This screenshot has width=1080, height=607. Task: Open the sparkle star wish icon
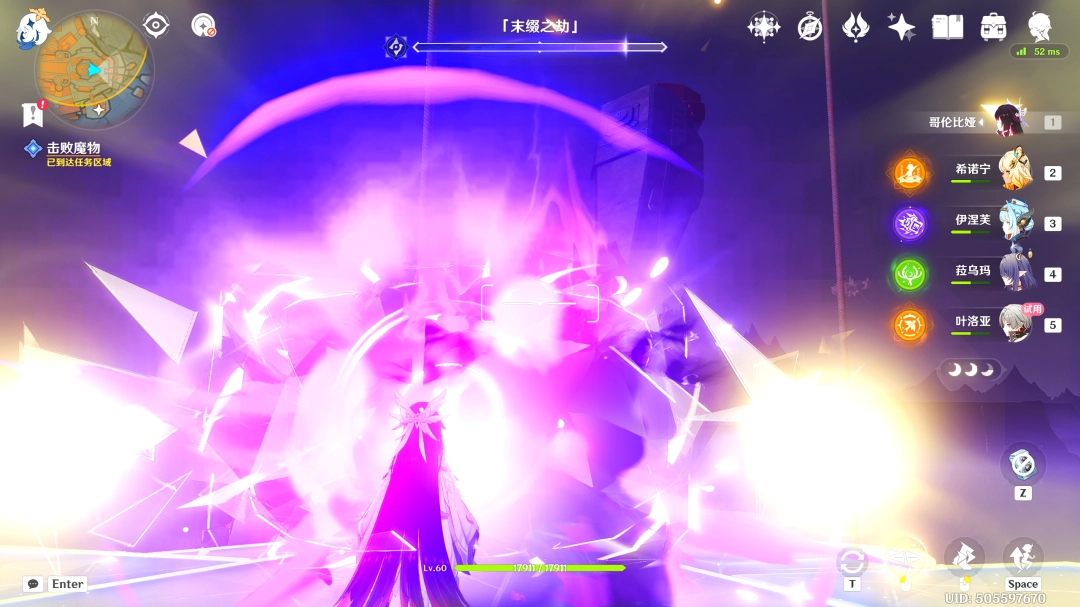(x=902, y=27)
